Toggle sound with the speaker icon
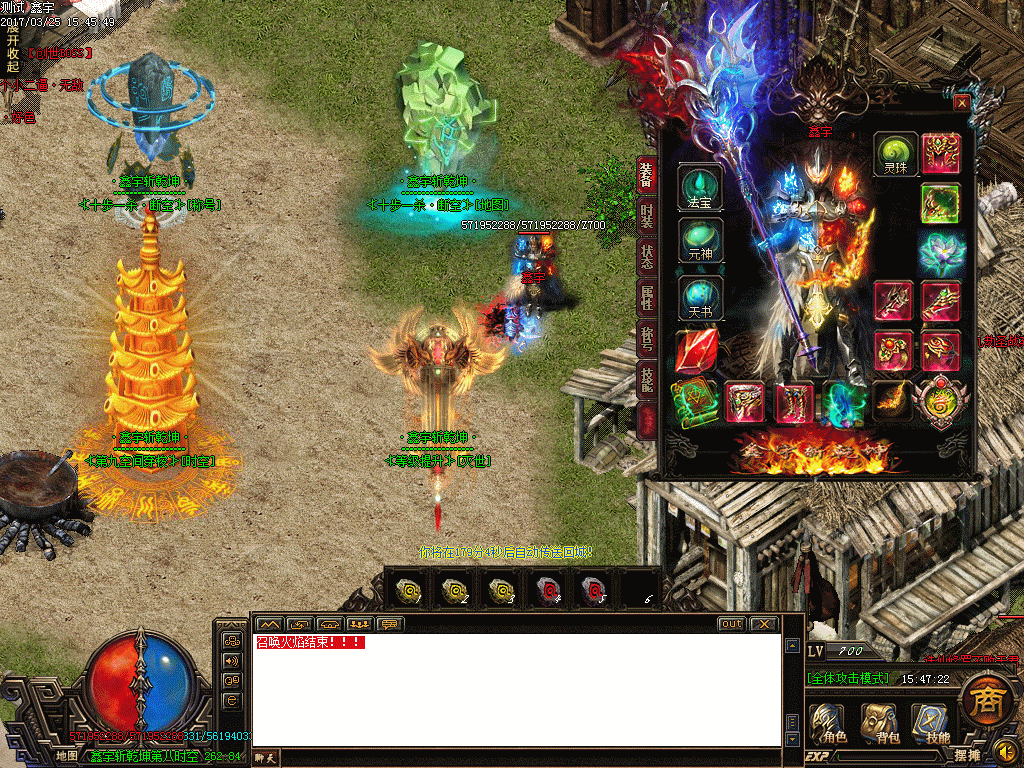This screenshot has width=1024, height=768. tap(1006, 748)
